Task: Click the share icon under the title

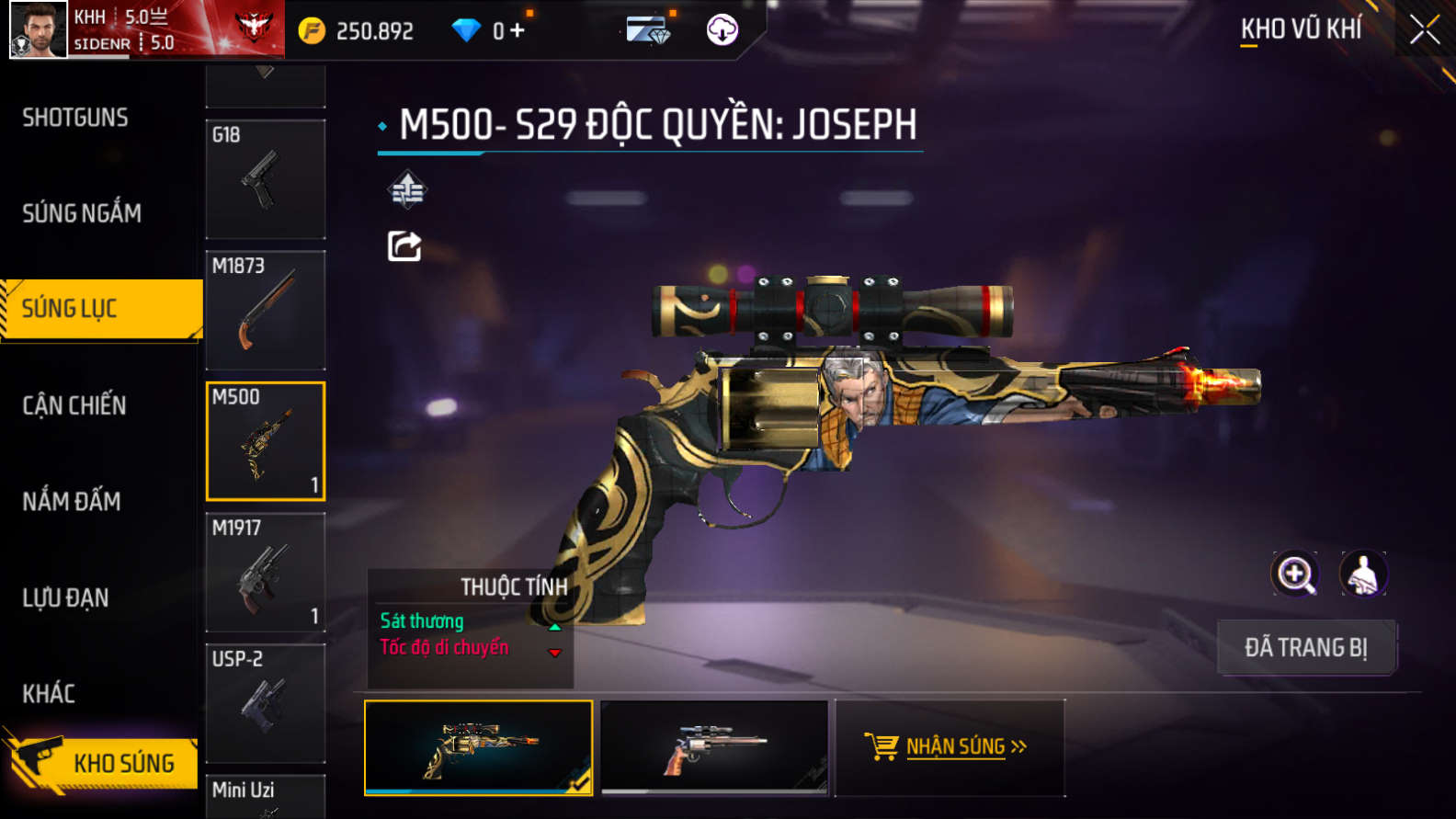Action: point(404,246)
